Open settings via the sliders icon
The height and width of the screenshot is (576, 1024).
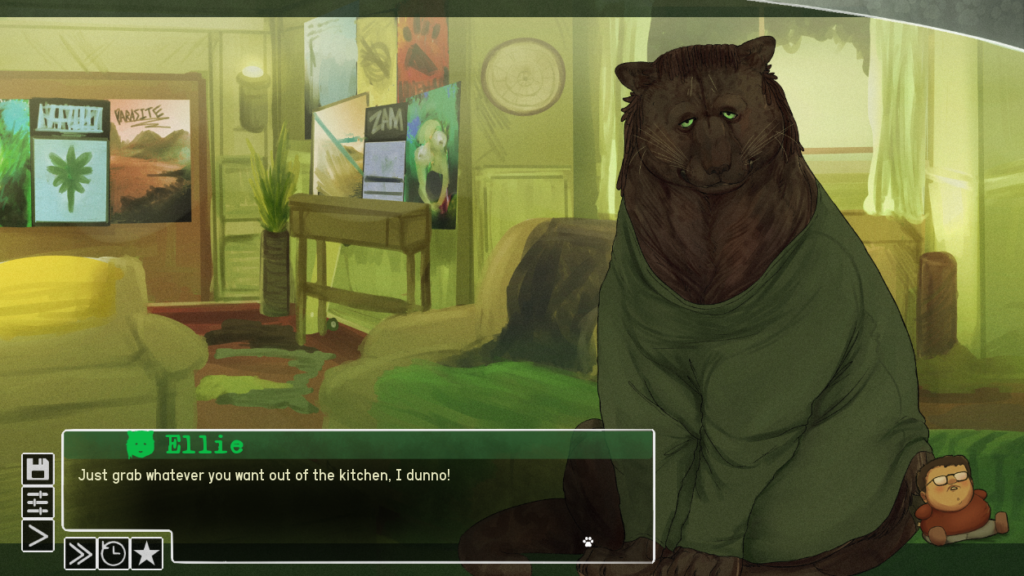point(37,502)
